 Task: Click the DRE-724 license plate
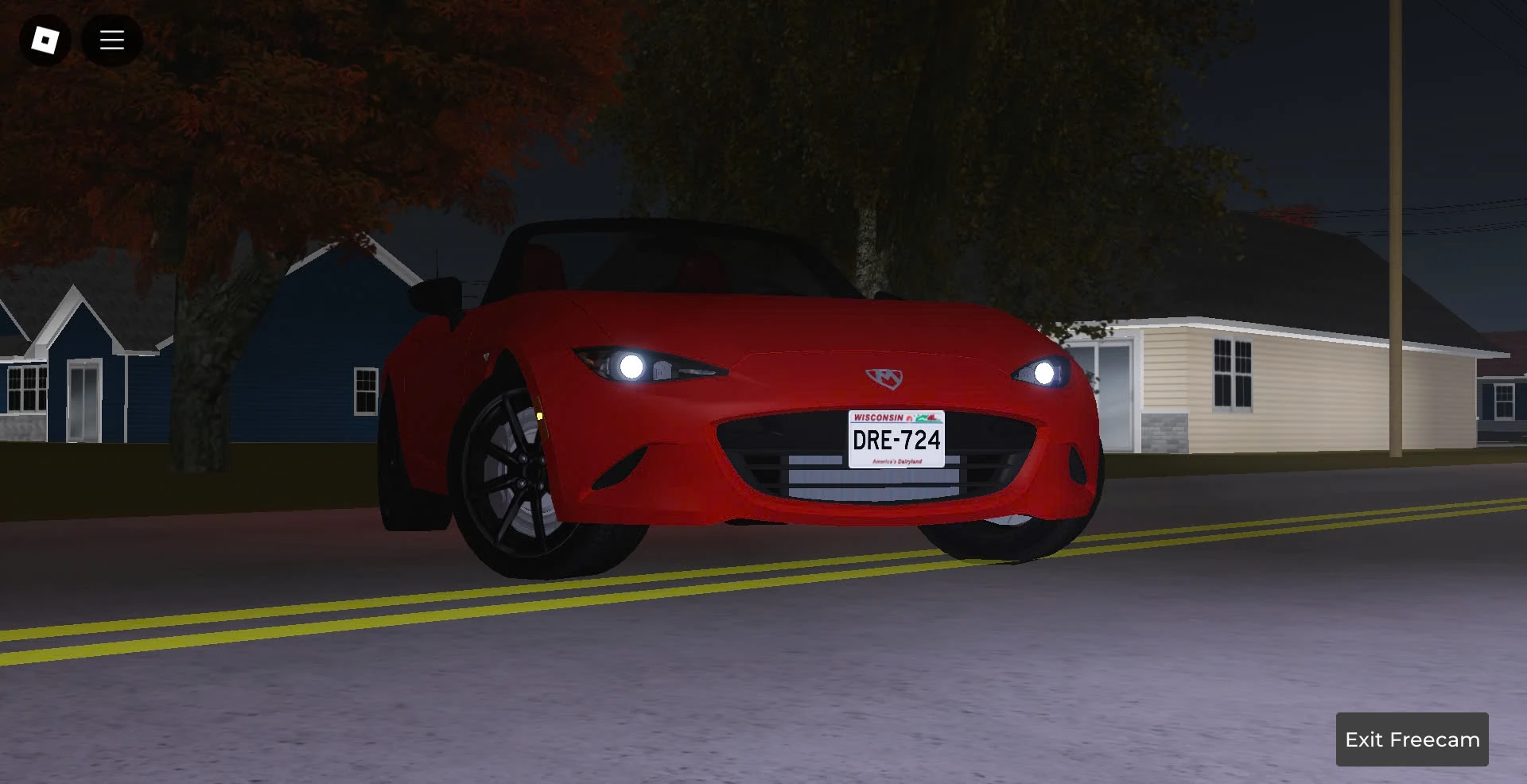tap(896, 439)
